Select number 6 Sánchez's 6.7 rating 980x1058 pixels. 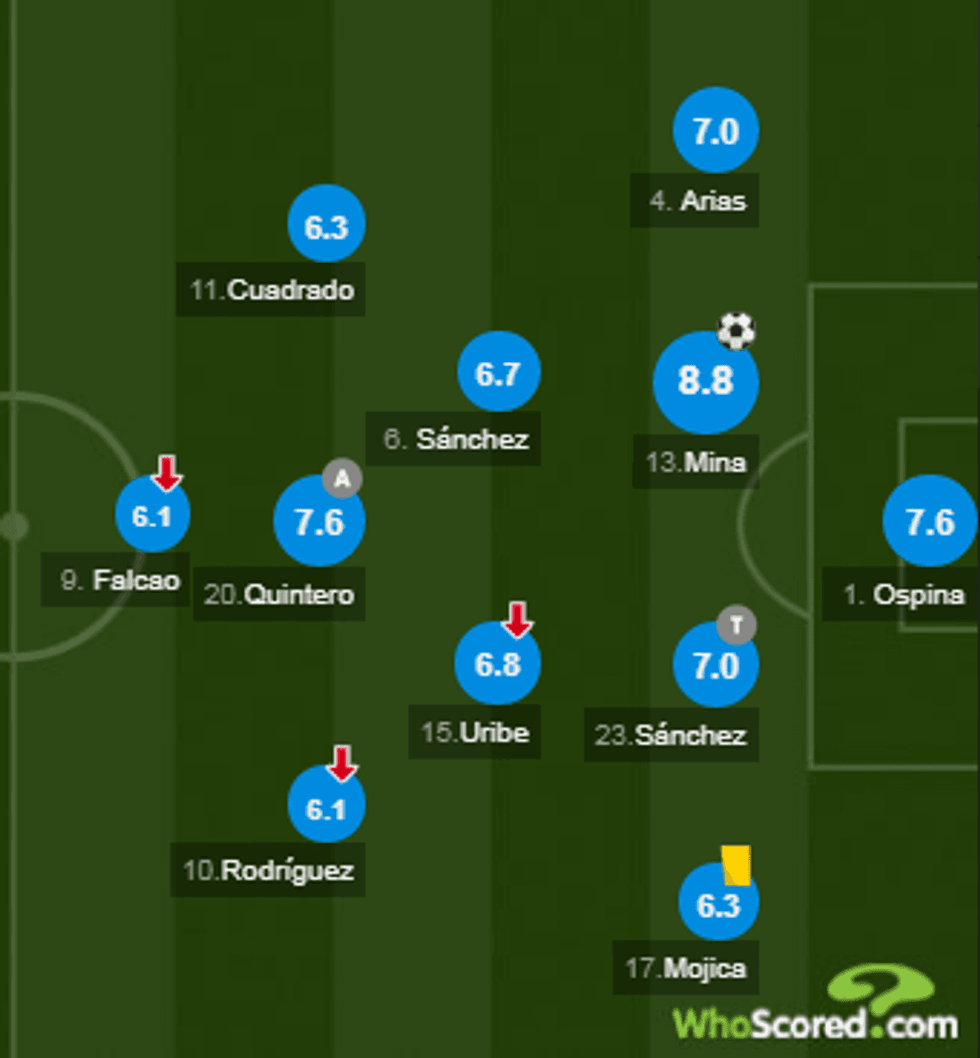(x=498, y=373)
